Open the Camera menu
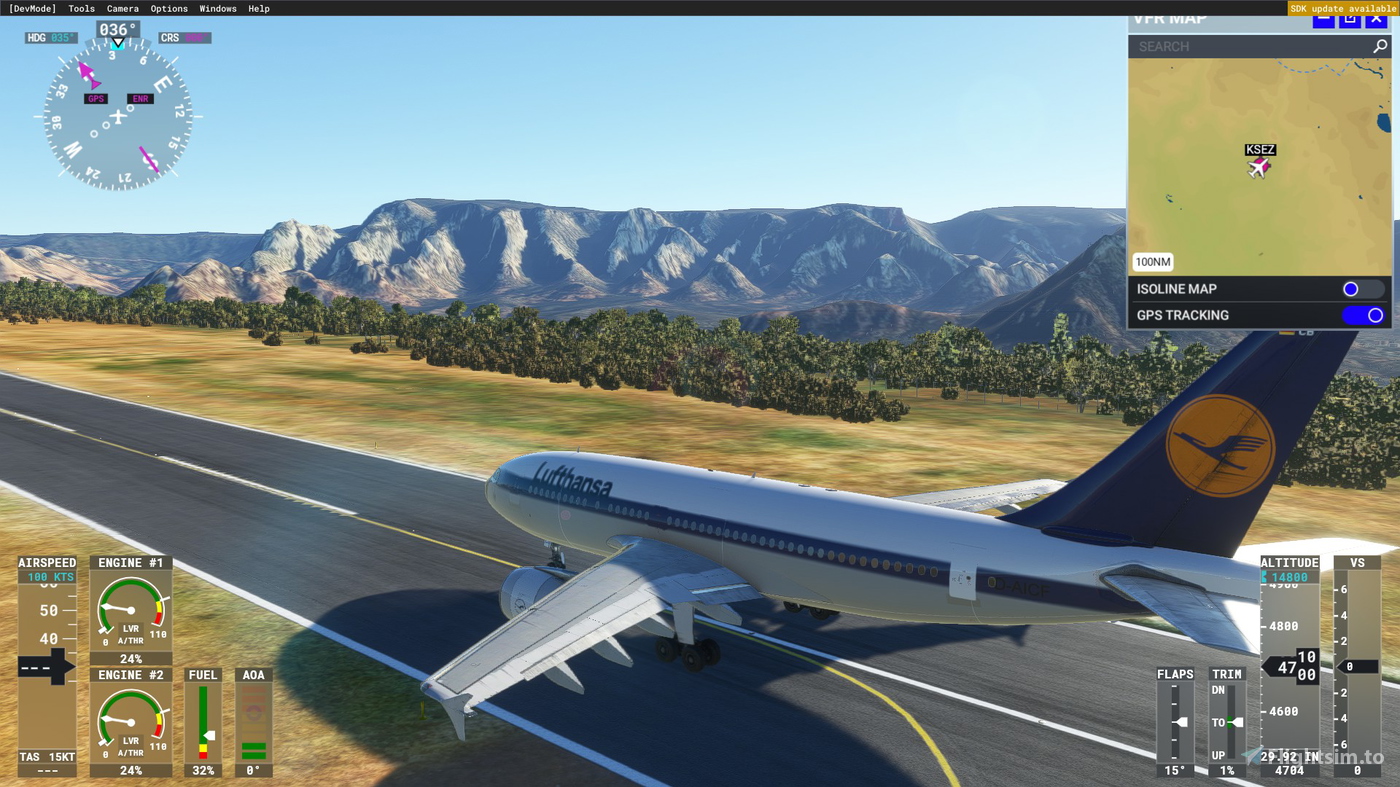This screenshot has width=1400, height=787. click(x=122, y=8)
